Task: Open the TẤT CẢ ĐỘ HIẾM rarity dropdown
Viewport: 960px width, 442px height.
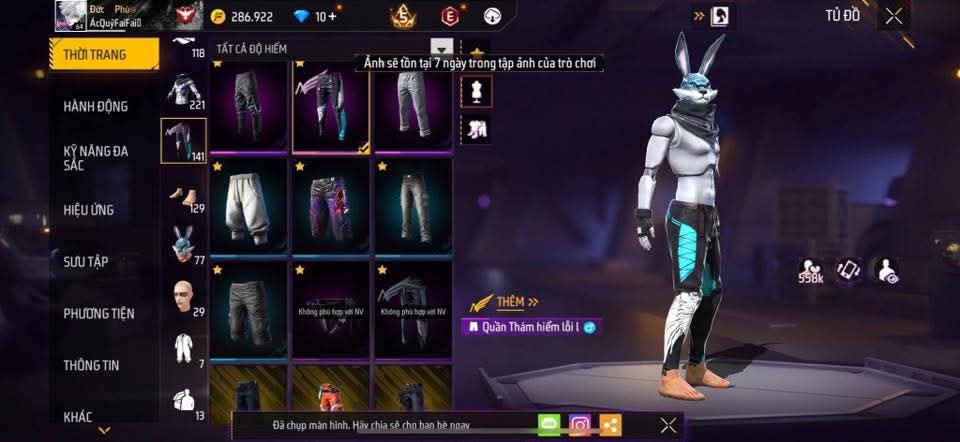Action: tap(441, 47)
